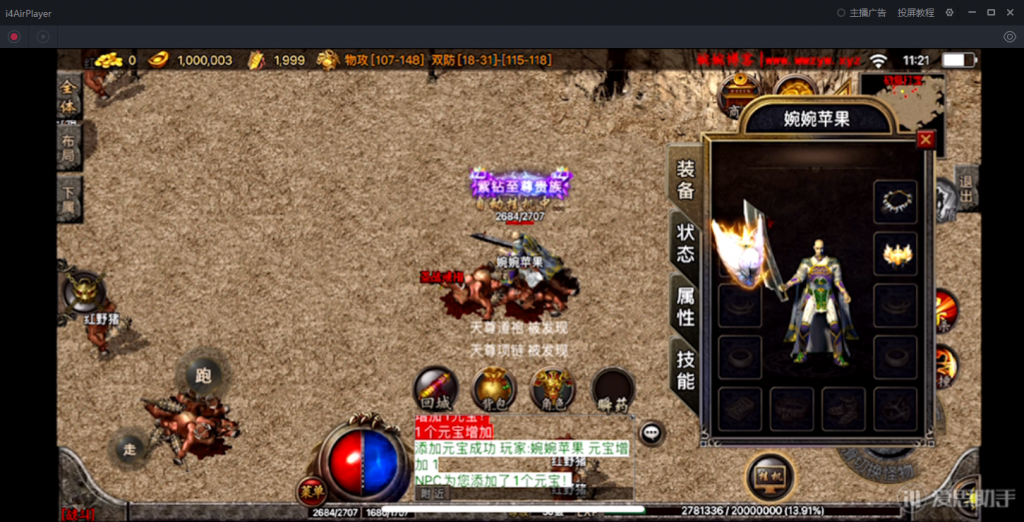Switch to the 装备 equipment tab
Viewport: 1024px width, 522px height.
click(x=685, y=180)
